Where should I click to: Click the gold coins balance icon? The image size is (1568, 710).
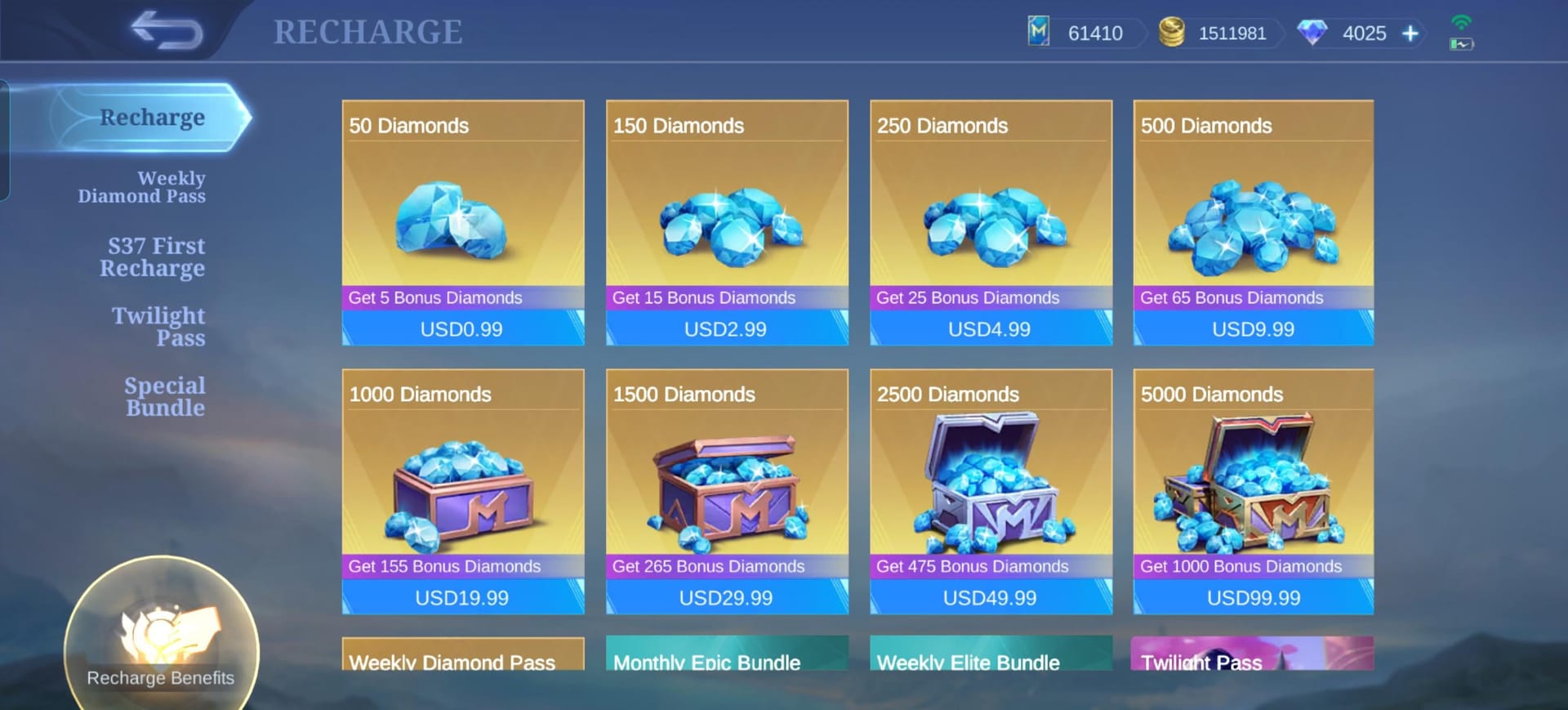click(1170, 33)
